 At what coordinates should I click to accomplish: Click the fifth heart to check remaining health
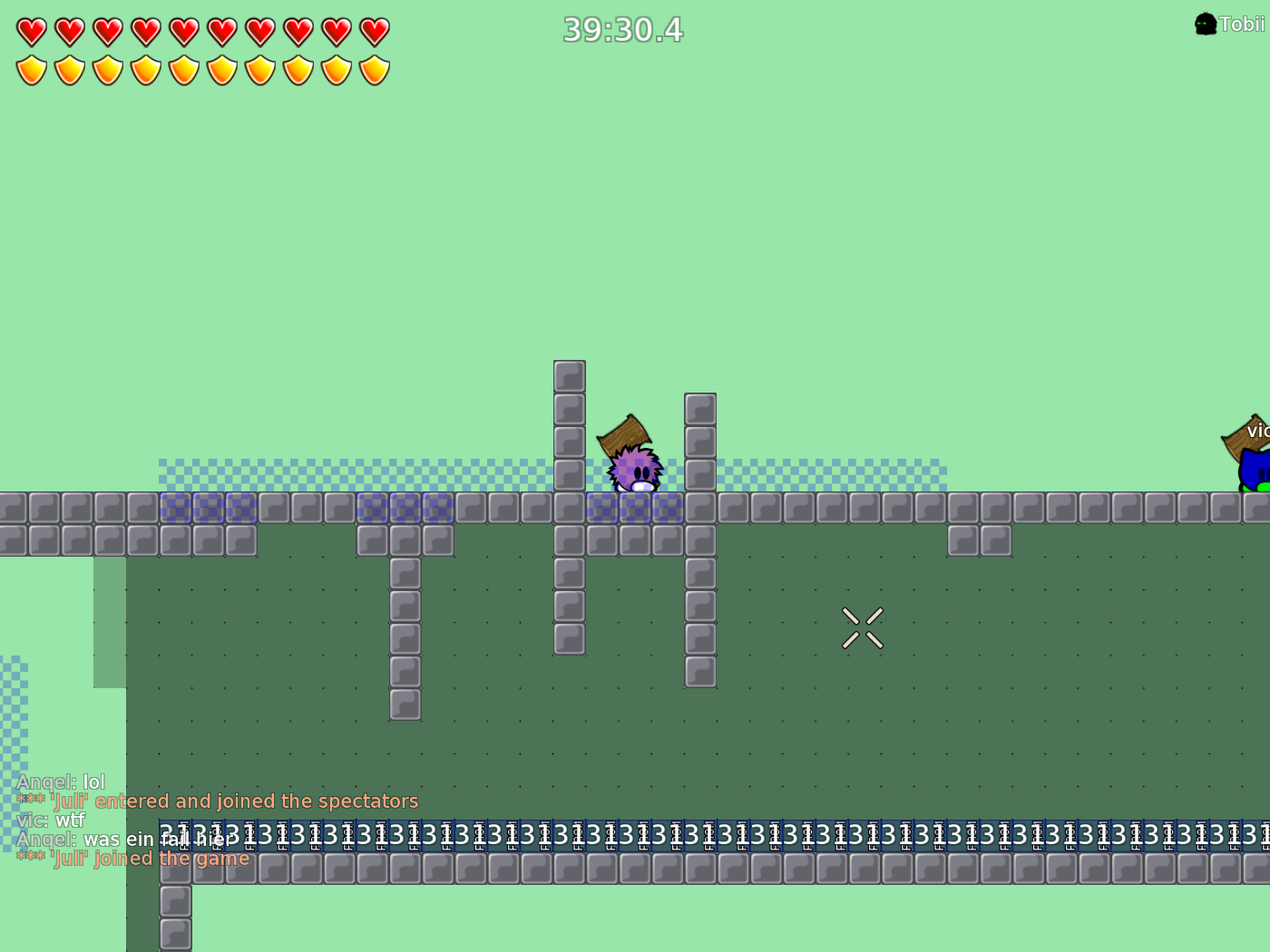point(182,30)
